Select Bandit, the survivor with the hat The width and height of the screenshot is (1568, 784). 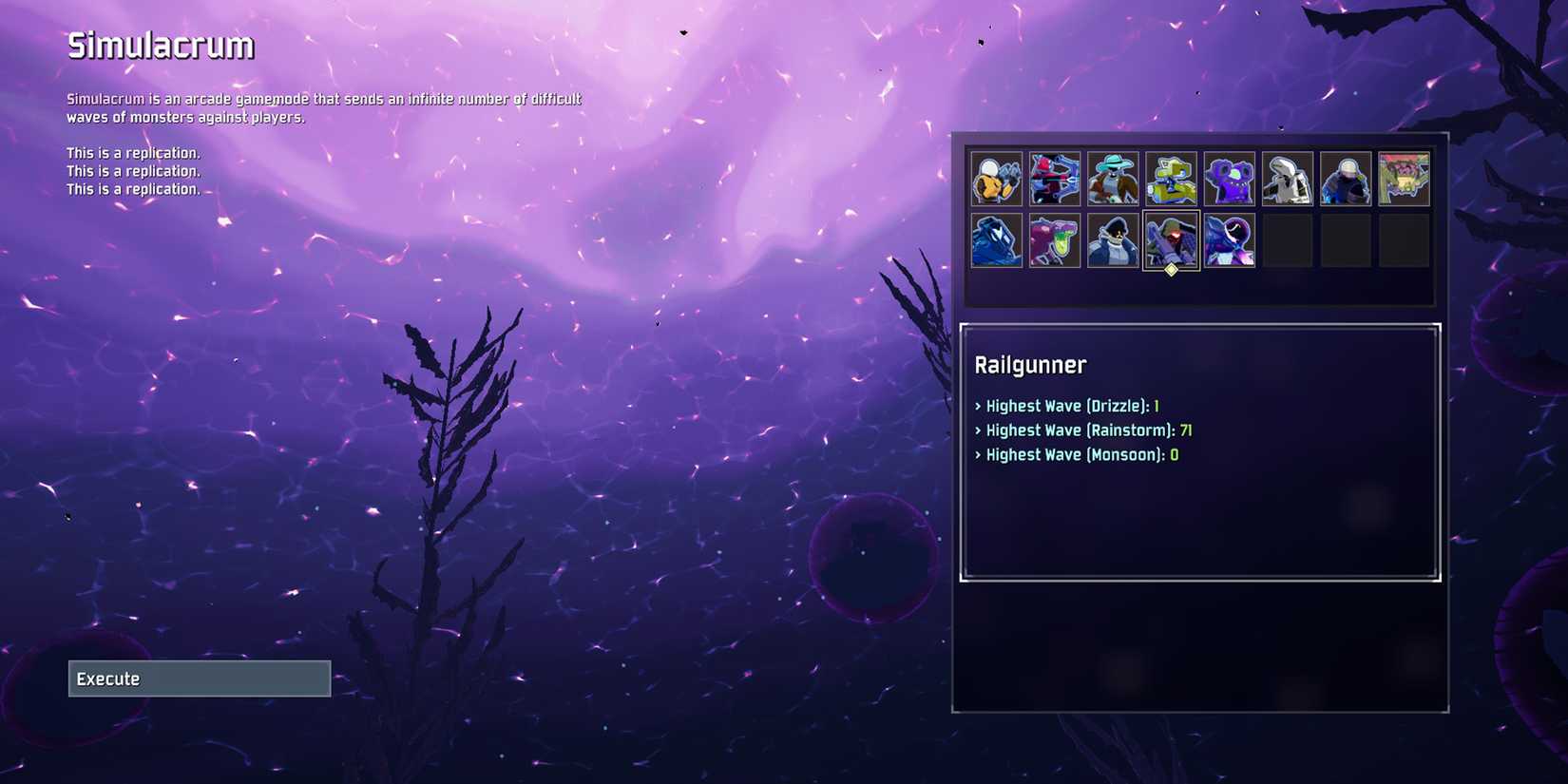(x=1113, y=178)
